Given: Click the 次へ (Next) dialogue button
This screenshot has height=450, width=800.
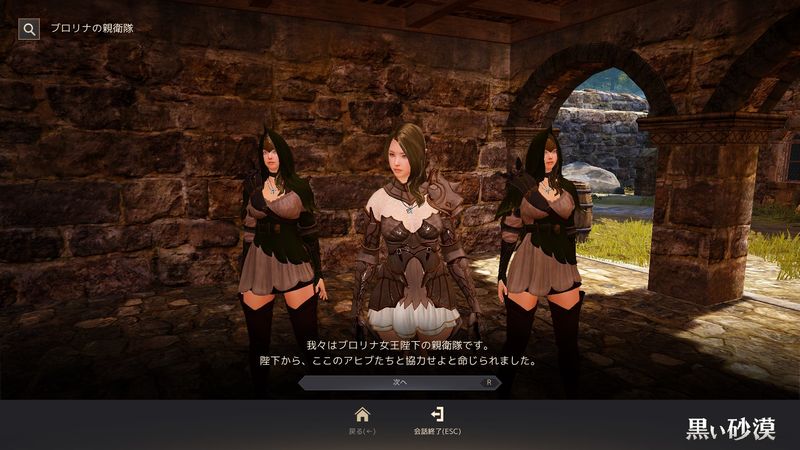Looking at the screenshot, I should coord(400,382).
